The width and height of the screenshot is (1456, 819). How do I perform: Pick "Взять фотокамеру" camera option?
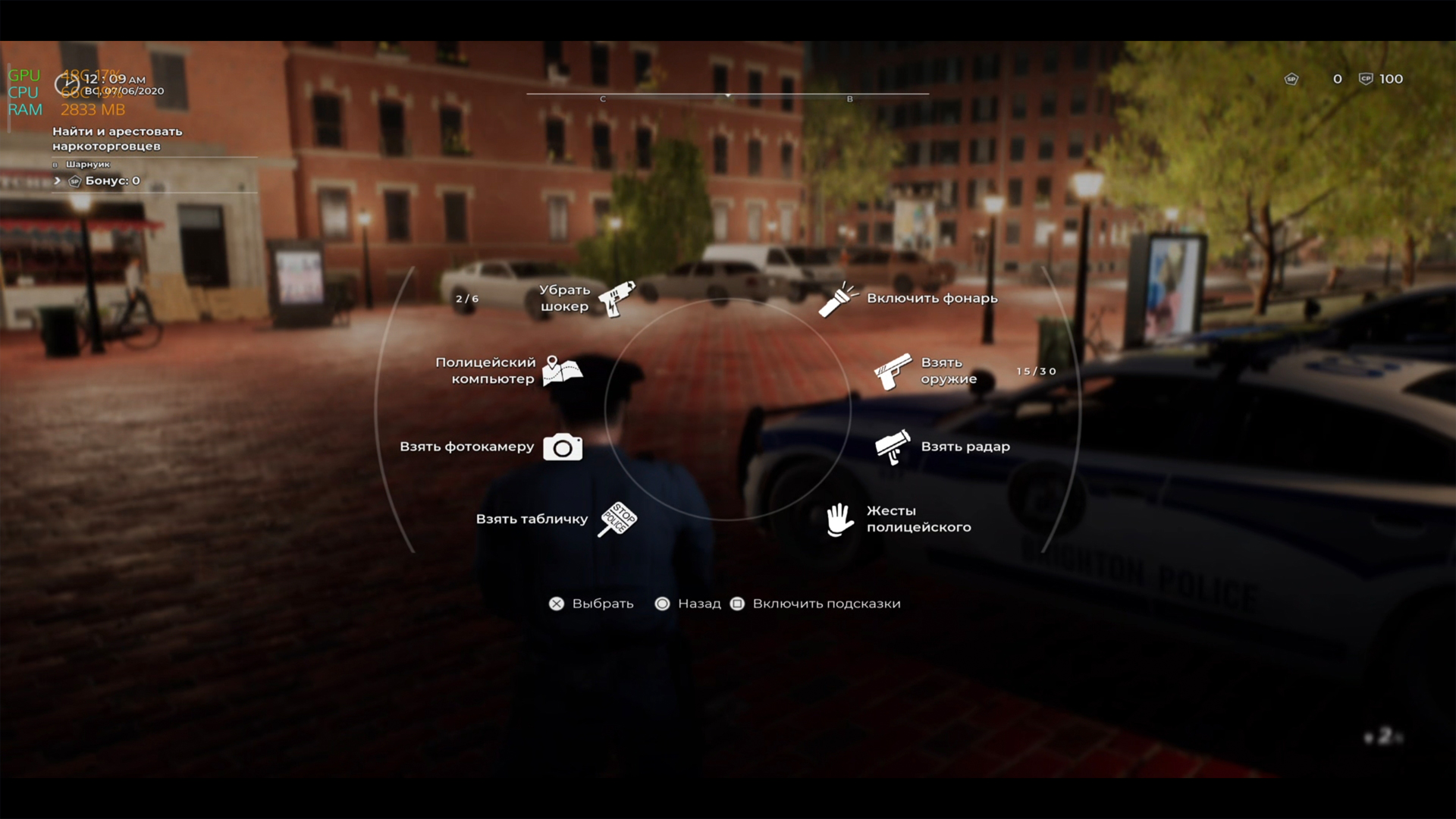coord(562,447)
